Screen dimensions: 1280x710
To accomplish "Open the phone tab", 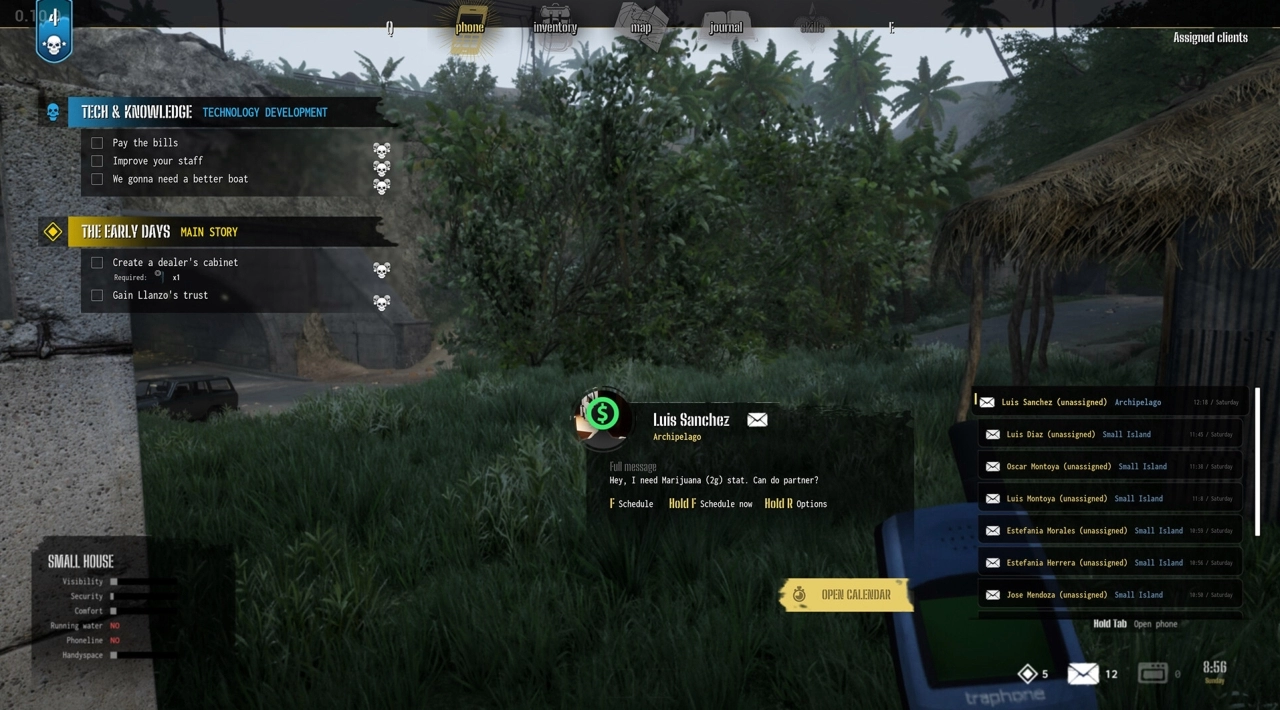I will click(469, 26).
